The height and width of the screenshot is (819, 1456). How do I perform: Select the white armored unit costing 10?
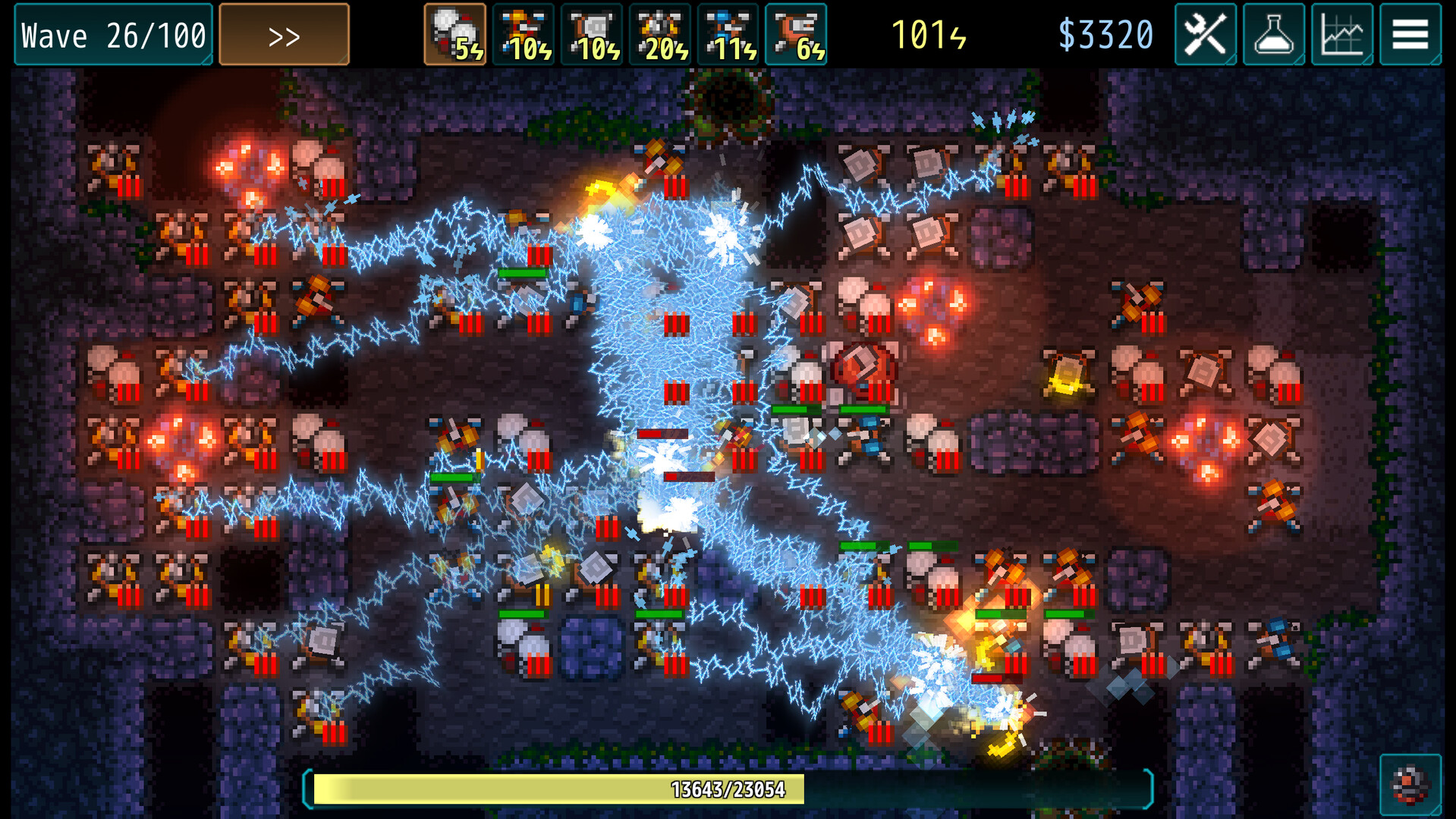(x=592, y=34)
